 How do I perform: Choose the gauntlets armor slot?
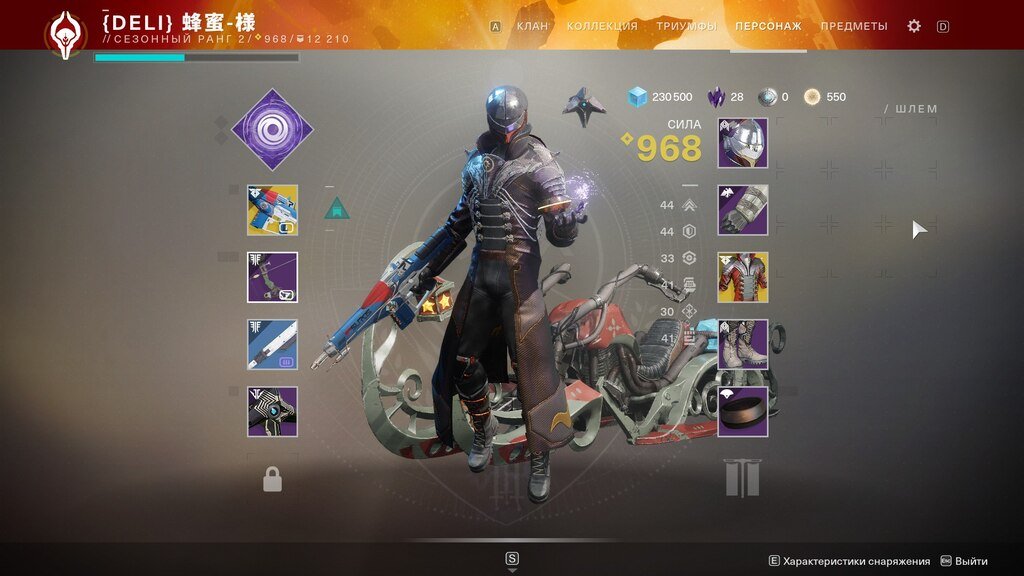(742, 210)
